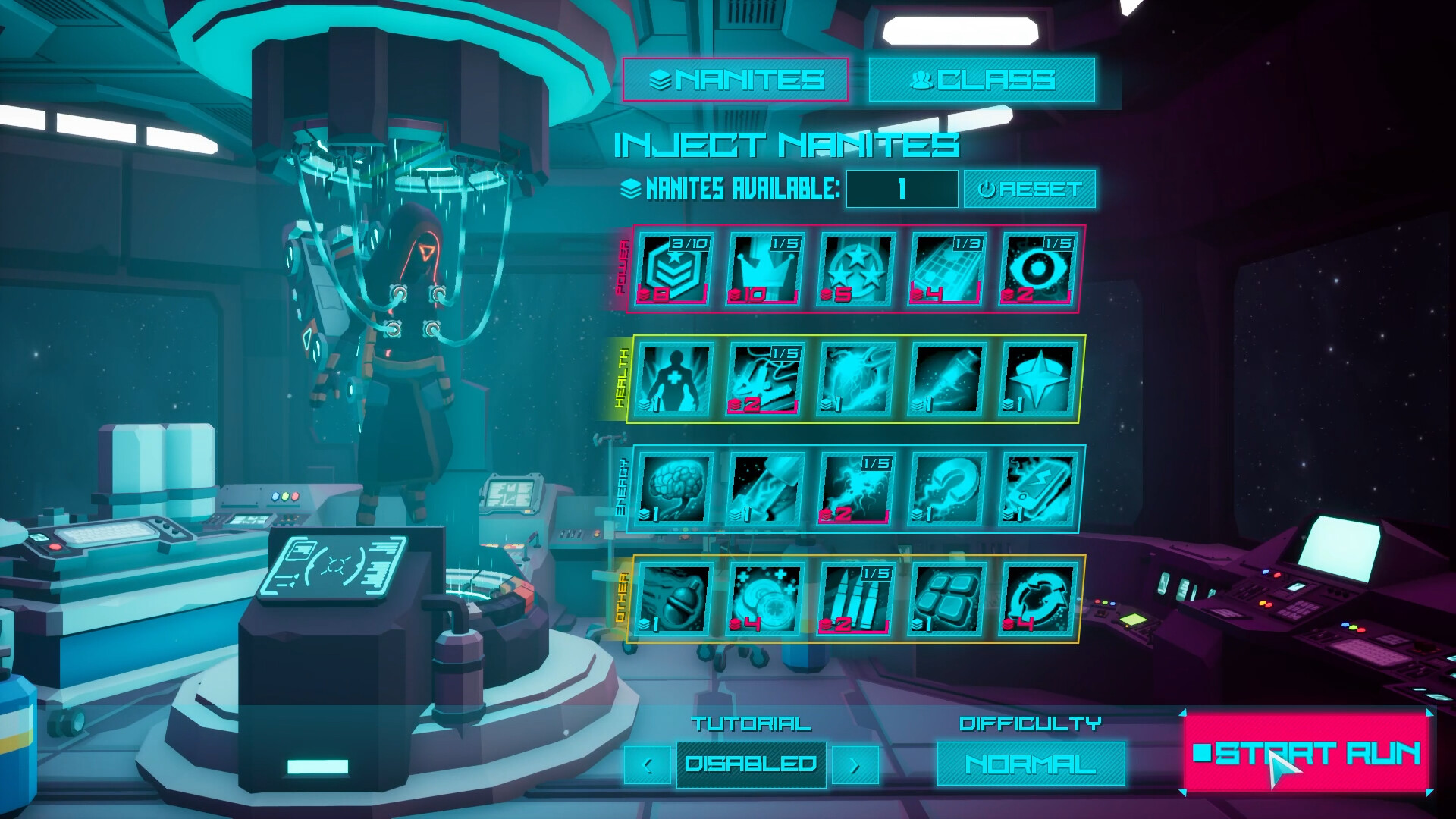Select the heart icon in the Health row
Screen dimensions: 1456x819
[857, 379]
